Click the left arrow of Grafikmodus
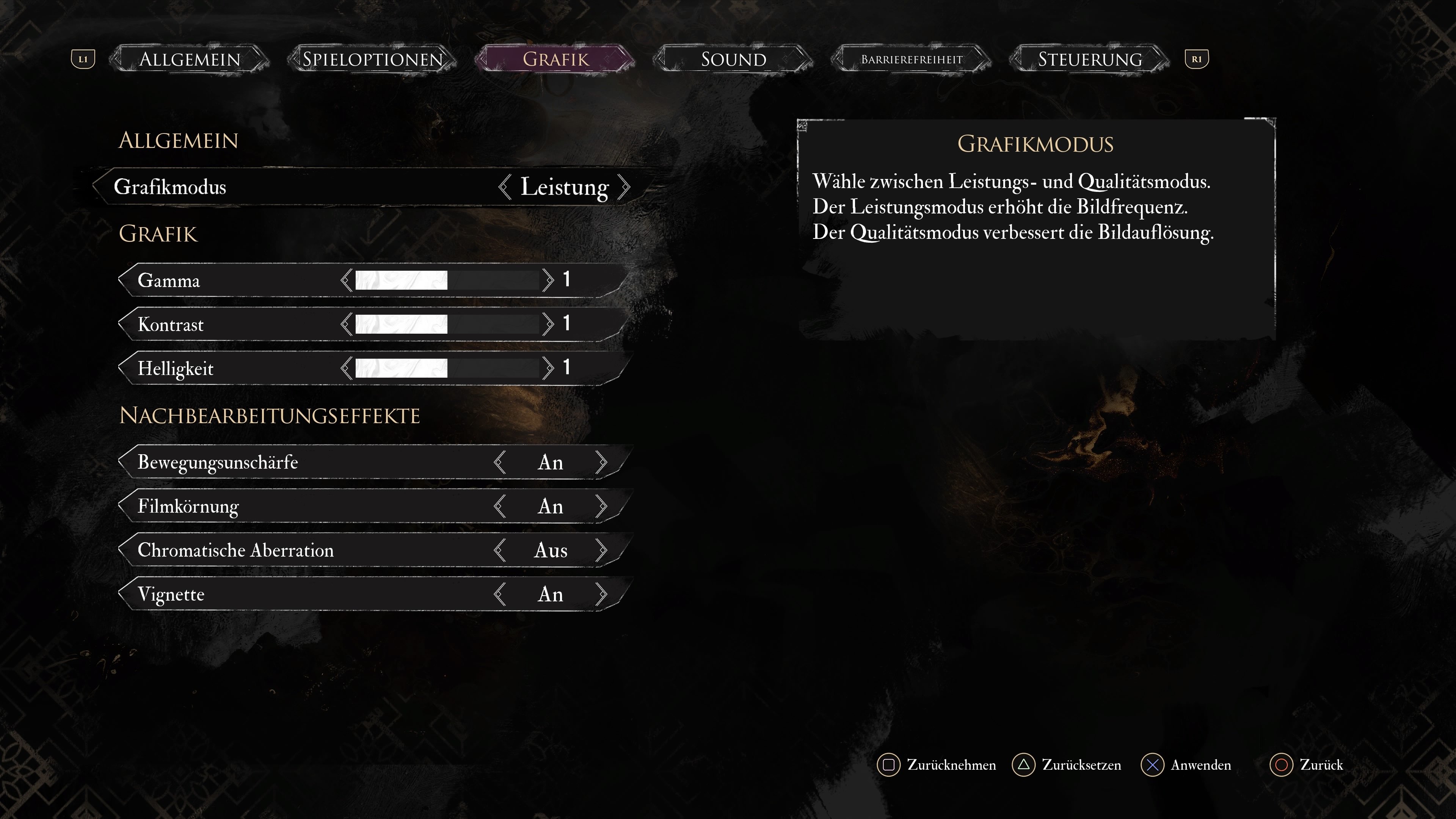 point(504,187)
